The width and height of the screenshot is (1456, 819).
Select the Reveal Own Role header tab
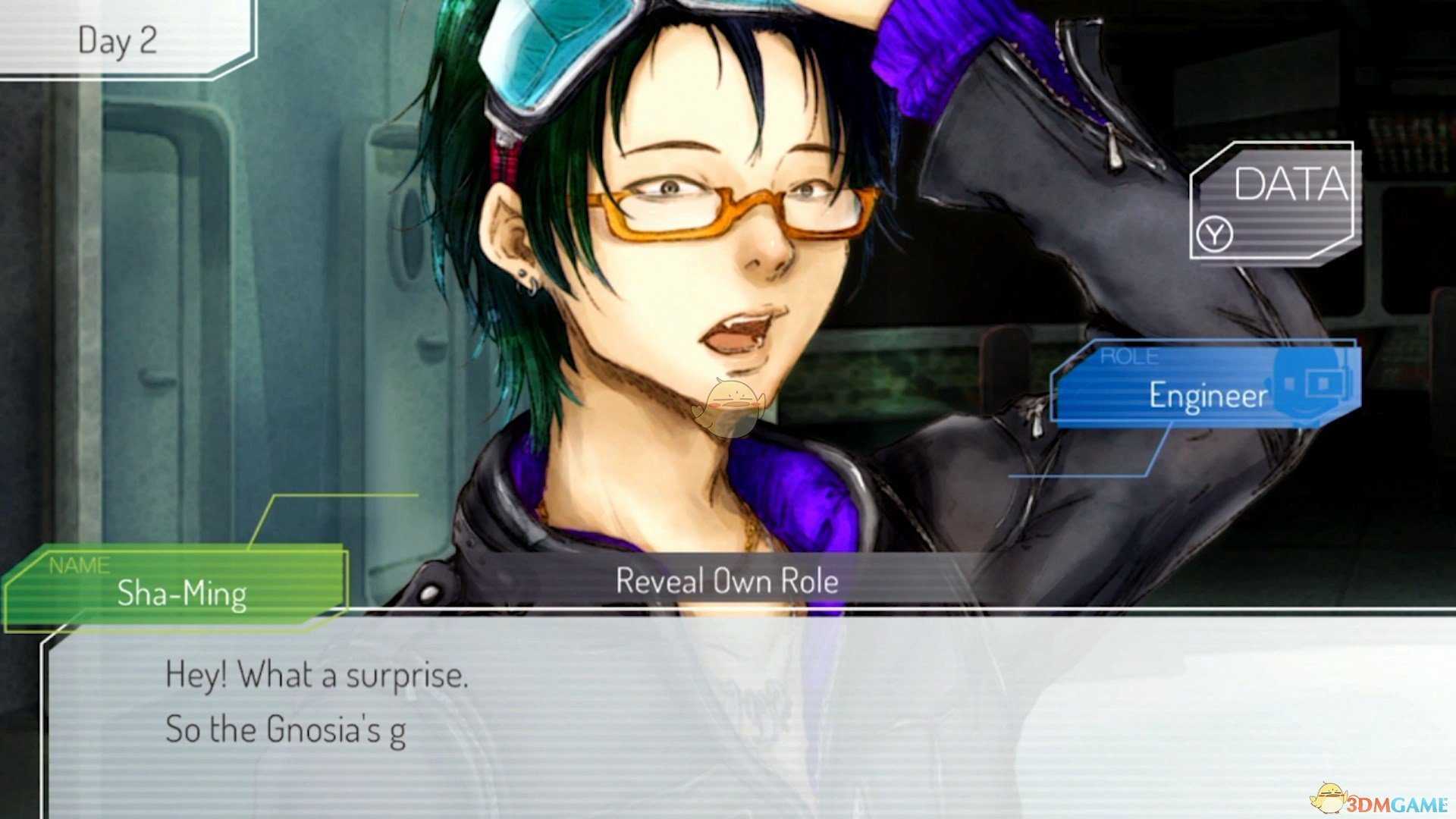pyautogui.click(x=726, y=580)
